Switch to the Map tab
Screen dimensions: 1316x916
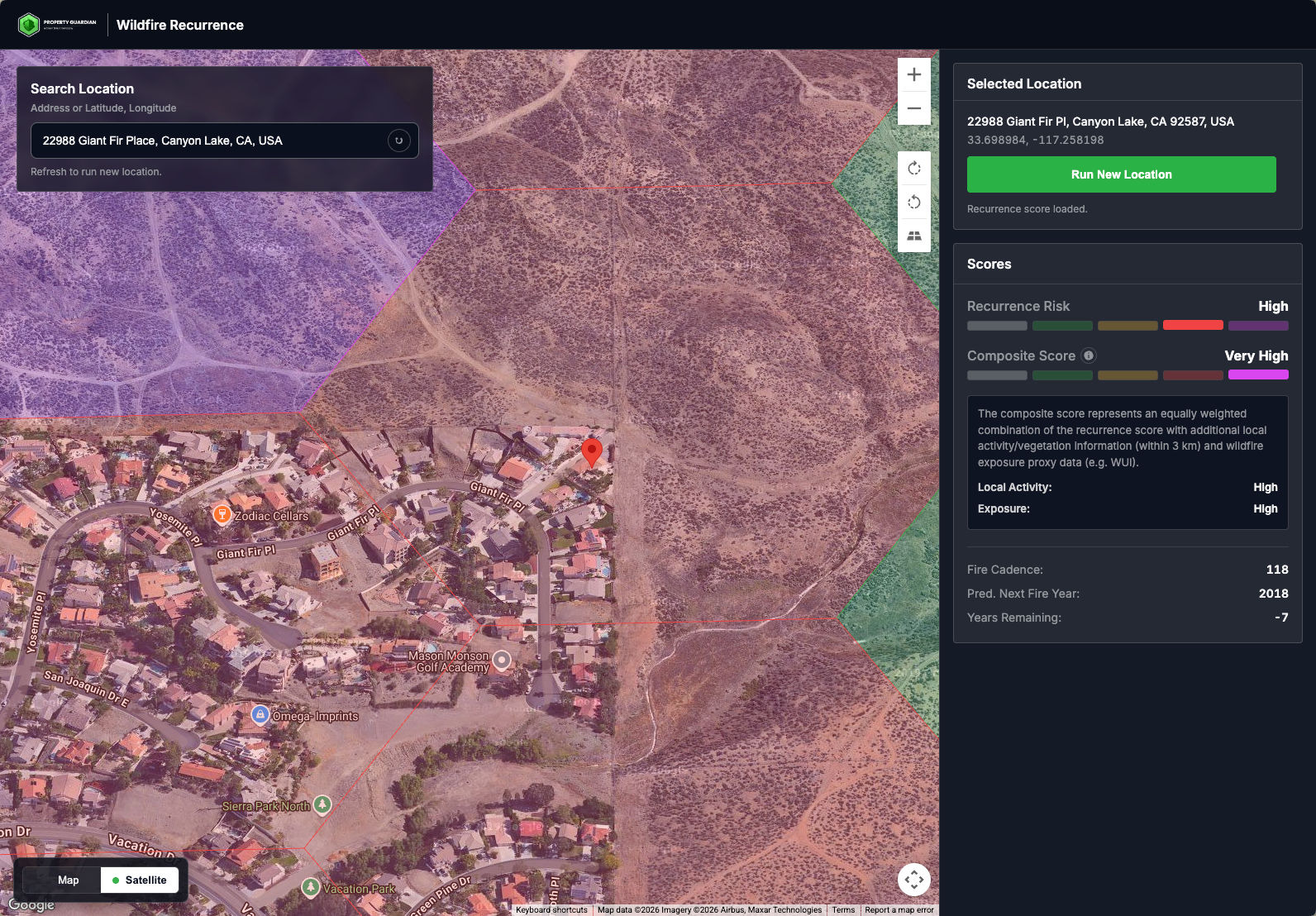pyautogui.click(x=69, y=880)
